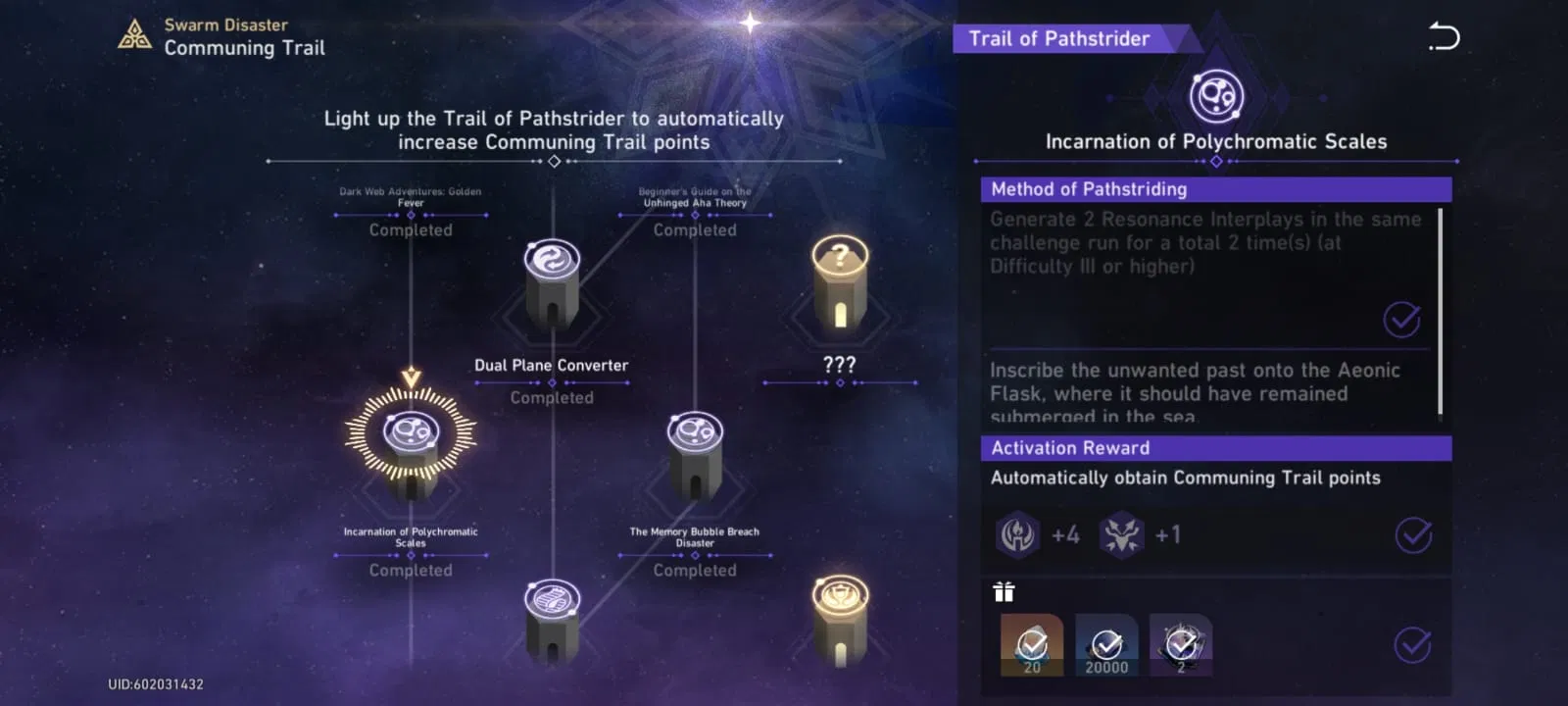The width and height of the screenshot is (1568, 706).
Task: Click the gift icon in Activation Reward panel
Action: click(x=1003, y=591)
